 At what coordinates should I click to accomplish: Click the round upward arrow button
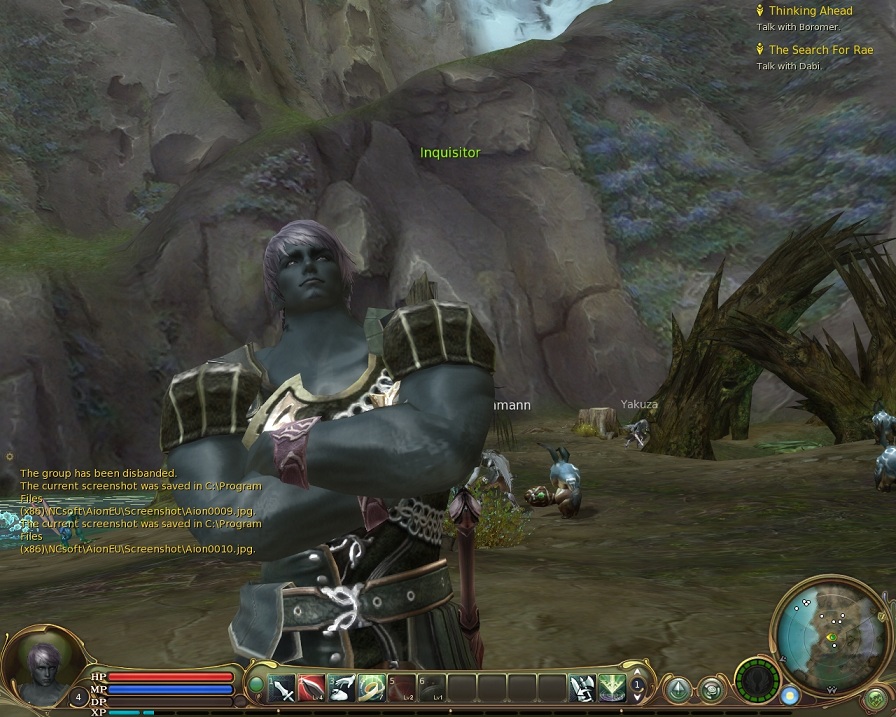pyautogui.click(x=679, y=689)
